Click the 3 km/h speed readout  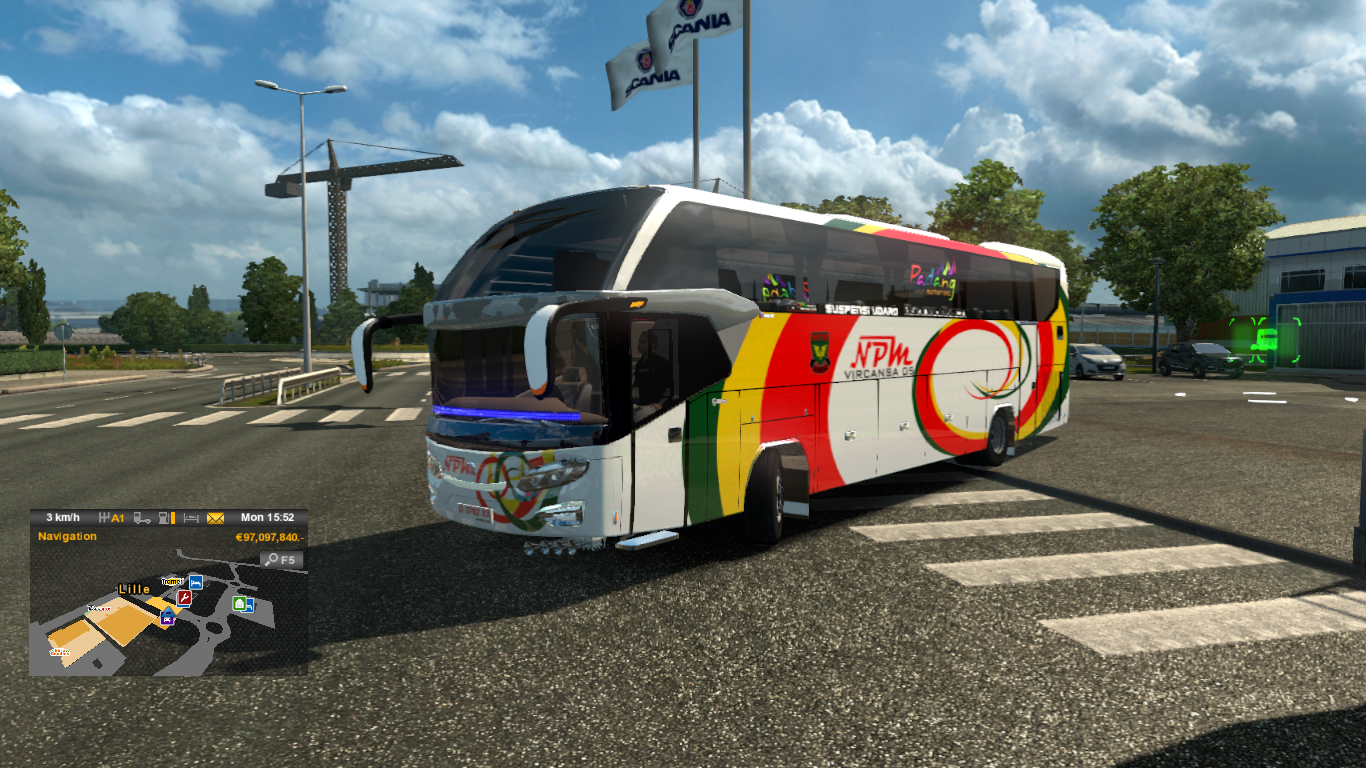63,517
